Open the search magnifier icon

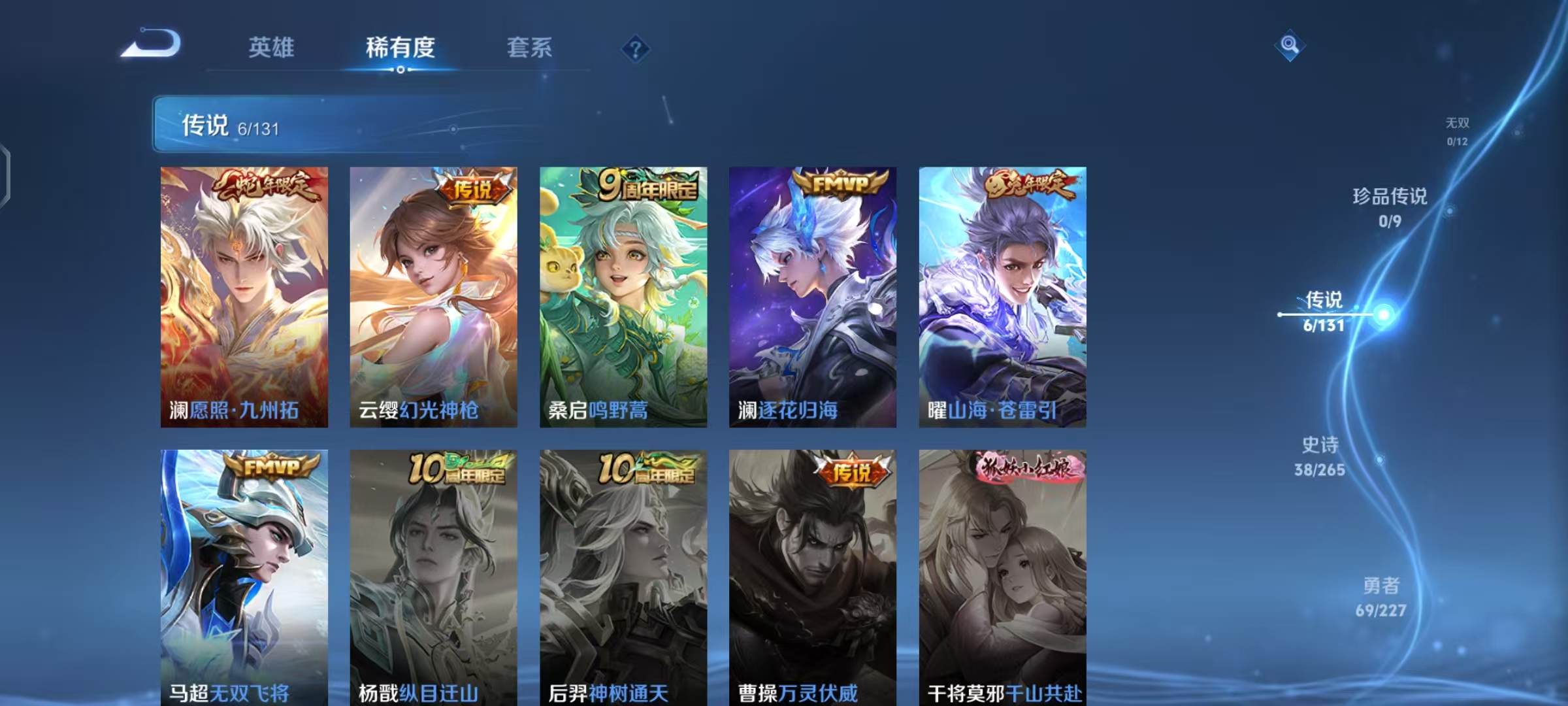(x=1290, y=45)
